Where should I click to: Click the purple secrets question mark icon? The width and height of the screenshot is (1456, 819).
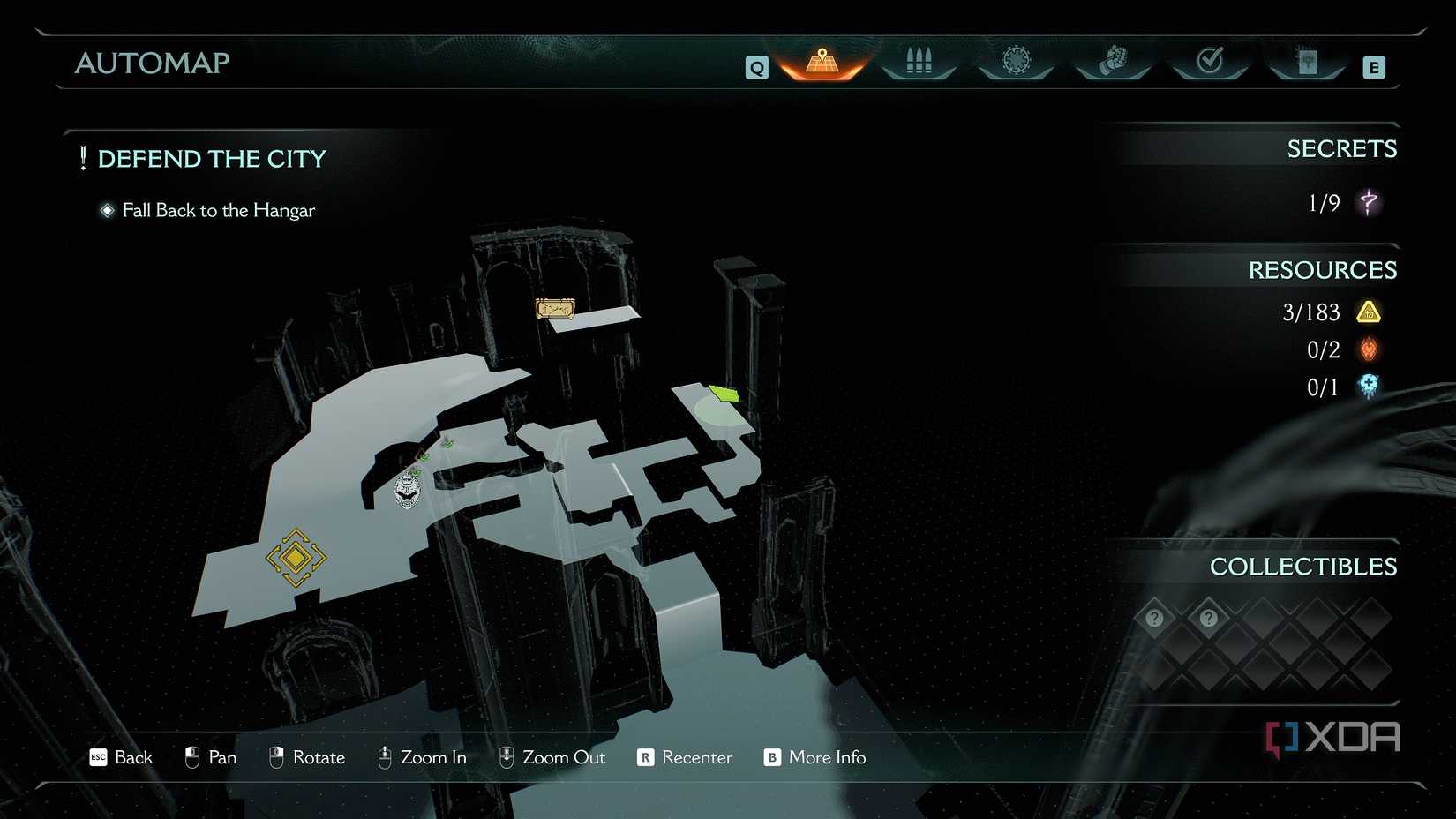pyautogui.click(x=1369, y=203)
